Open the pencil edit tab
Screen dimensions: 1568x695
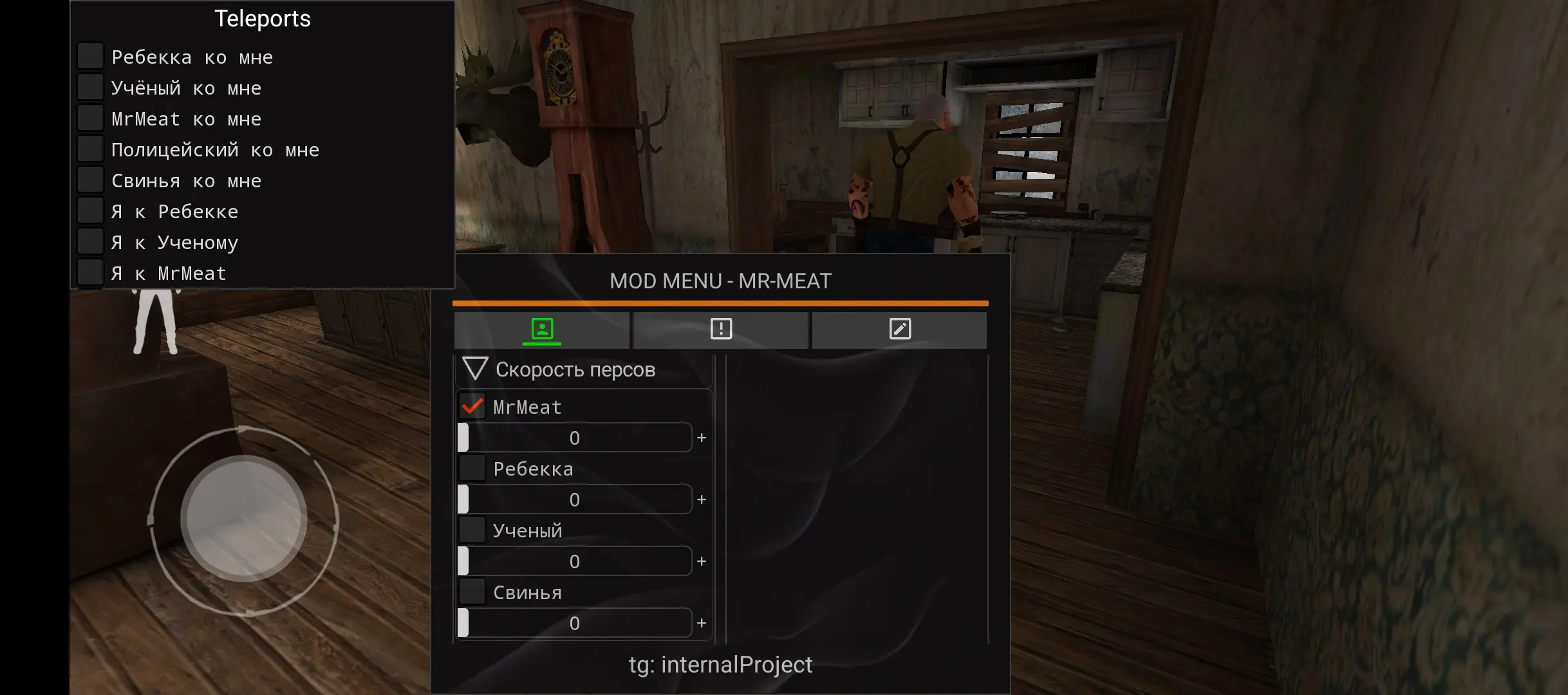pos(899,330)
